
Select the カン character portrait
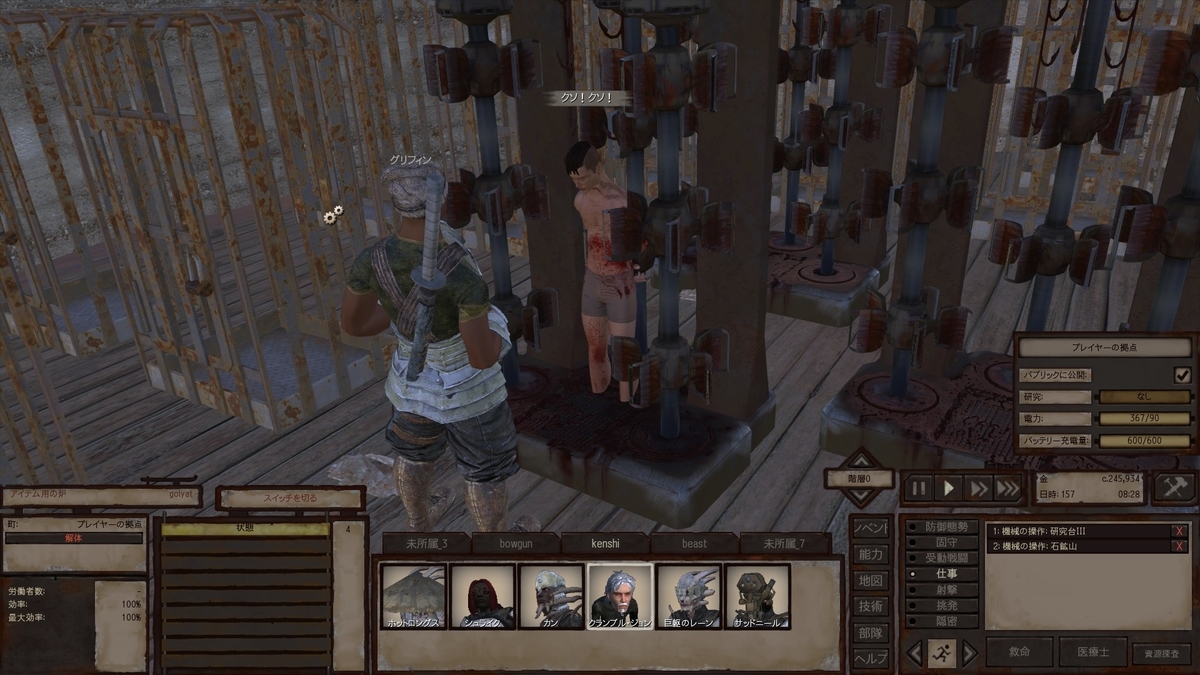tap(550, 597)
